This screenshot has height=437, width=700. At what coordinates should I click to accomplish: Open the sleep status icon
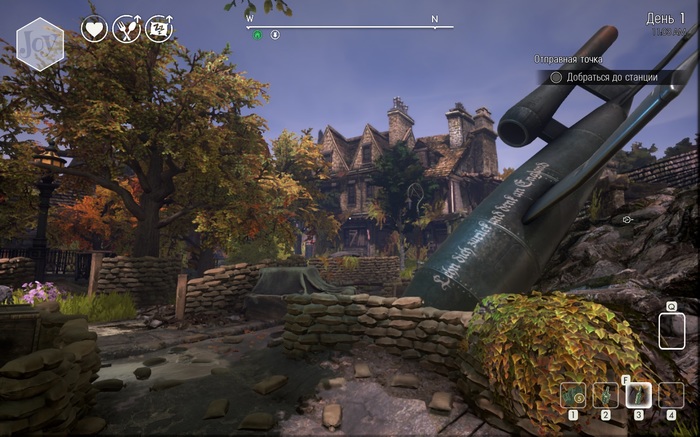[159, 28]
